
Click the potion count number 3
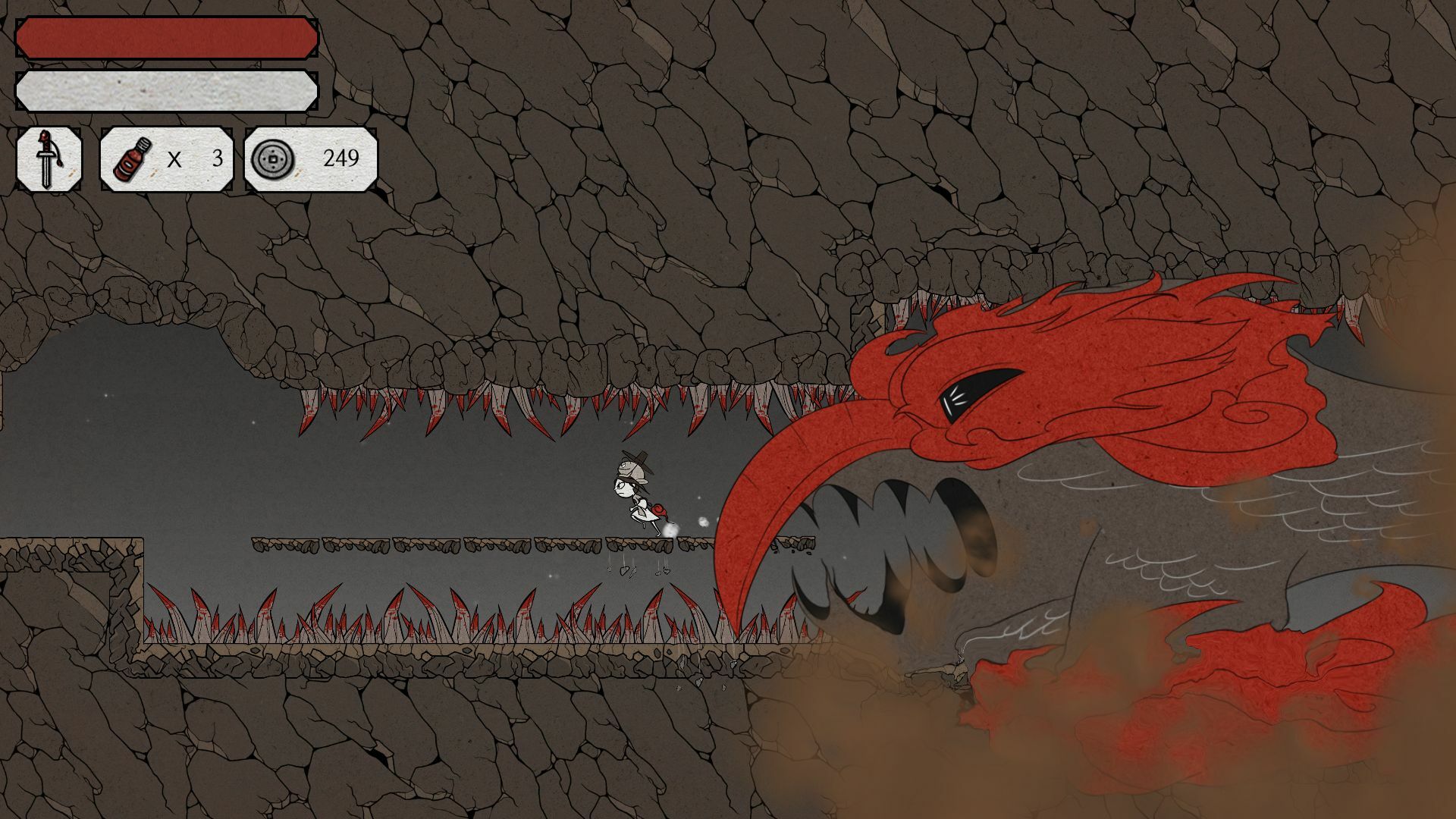[218, 158]
